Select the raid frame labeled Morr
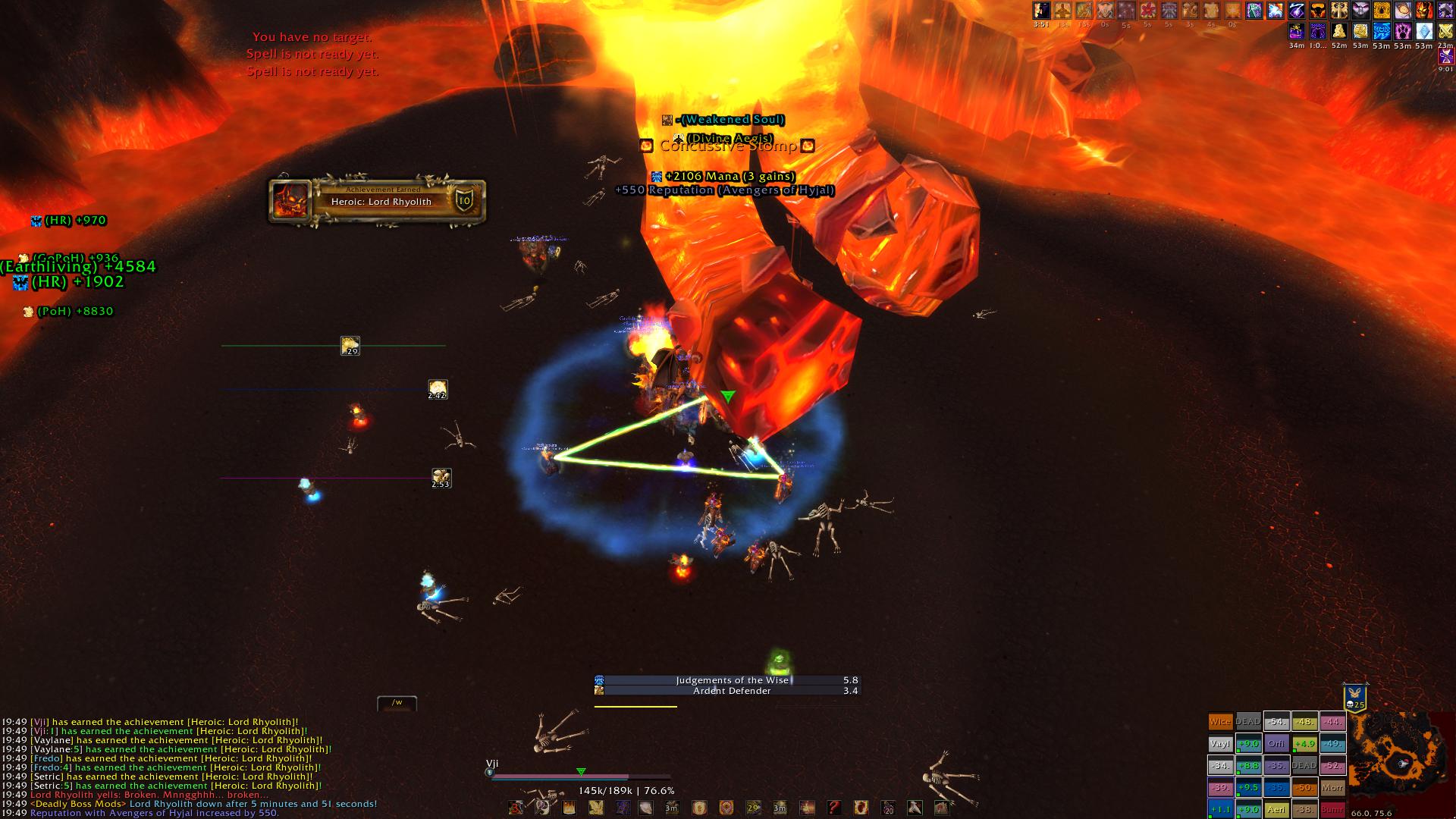This screenshot has height=819, width=1456. click(x=1332, y=788)
